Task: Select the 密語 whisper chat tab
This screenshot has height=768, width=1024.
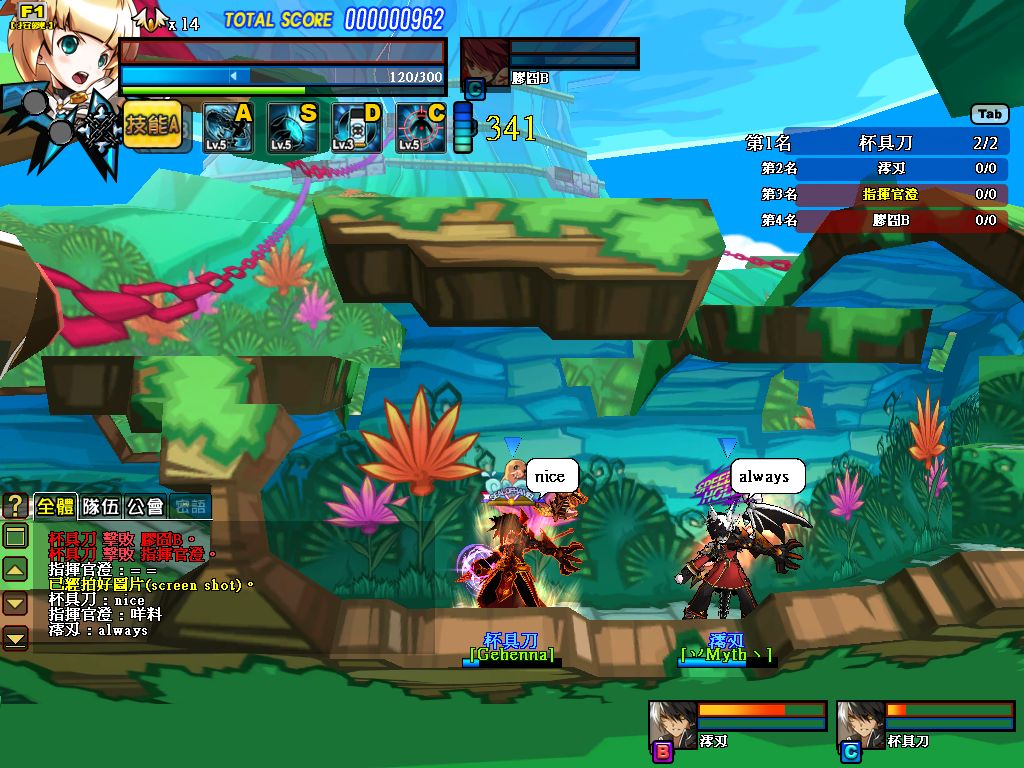Action: tap(190, 506)
